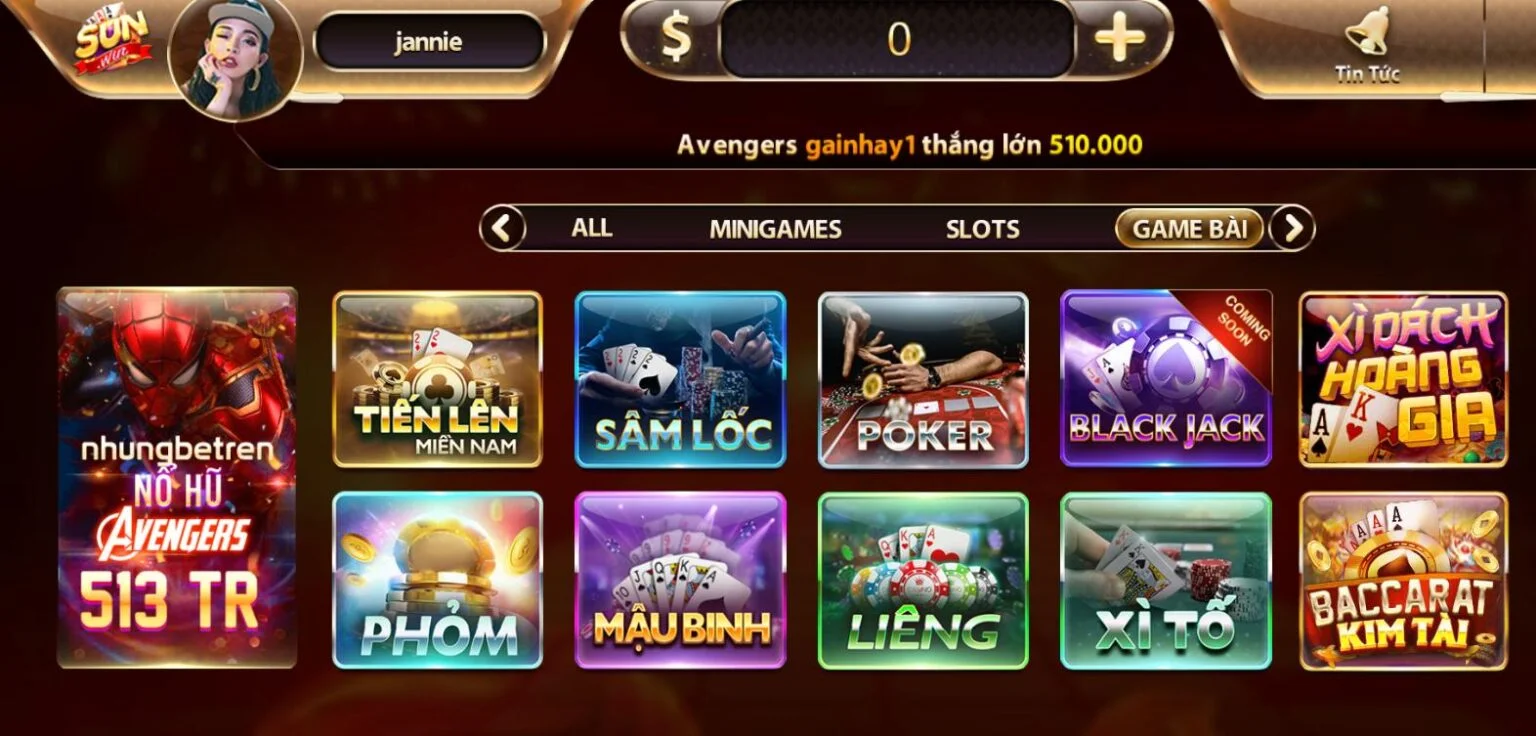The width and height of the screenshot is (1536, 736).
Task: Play Baccarat Kim Tài
Action: coord(1402,580)
